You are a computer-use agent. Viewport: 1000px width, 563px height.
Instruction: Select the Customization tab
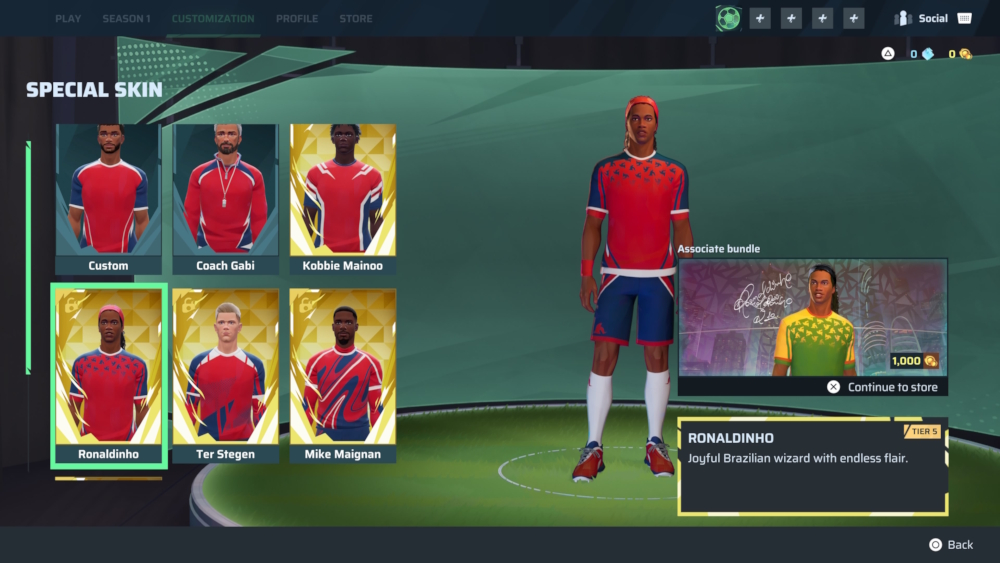pos(213,19)
